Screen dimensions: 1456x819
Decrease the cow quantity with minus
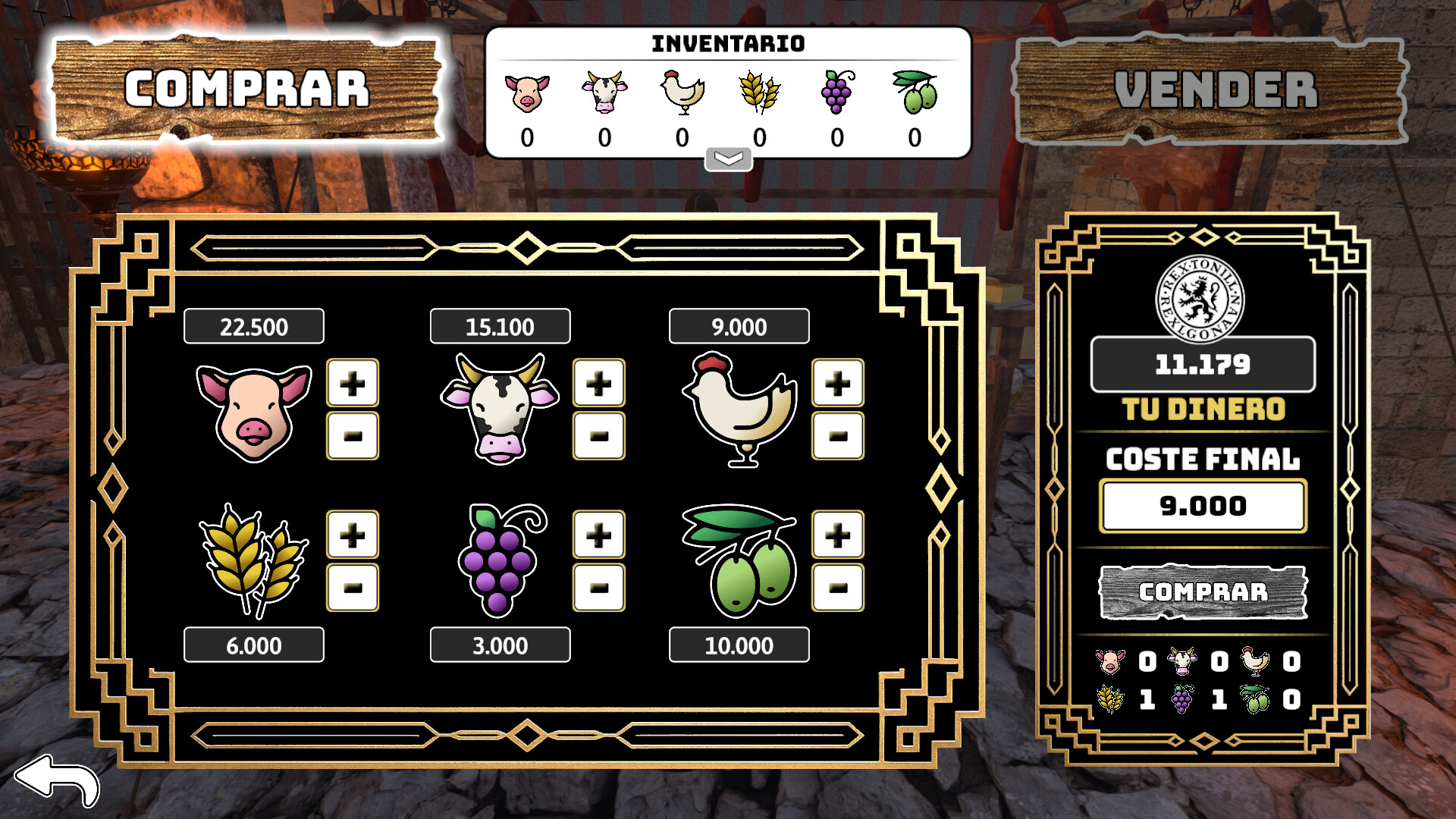tap(598, 437)
